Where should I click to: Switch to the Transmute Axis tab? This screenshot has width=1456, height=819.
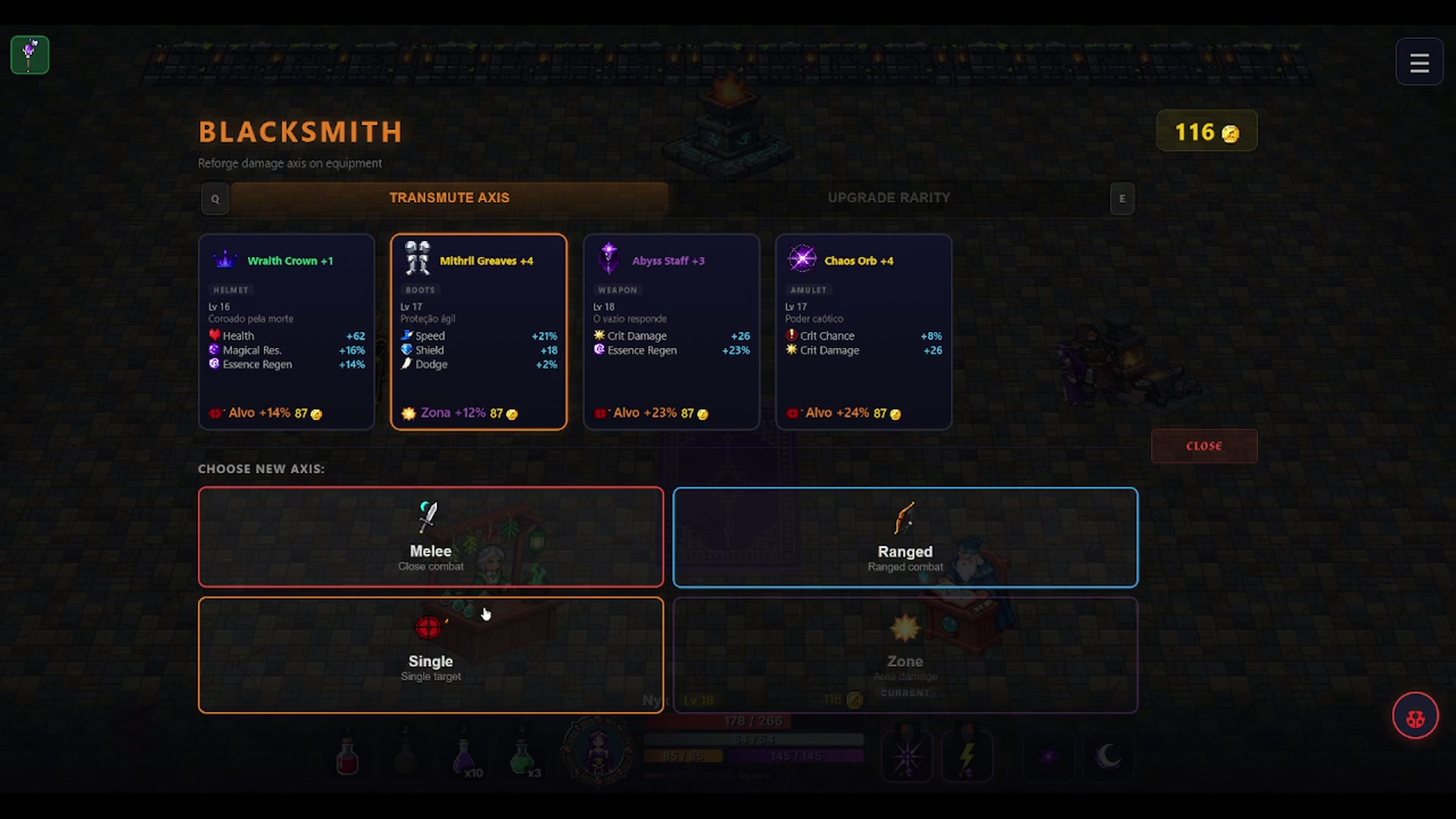pos(449,198)
